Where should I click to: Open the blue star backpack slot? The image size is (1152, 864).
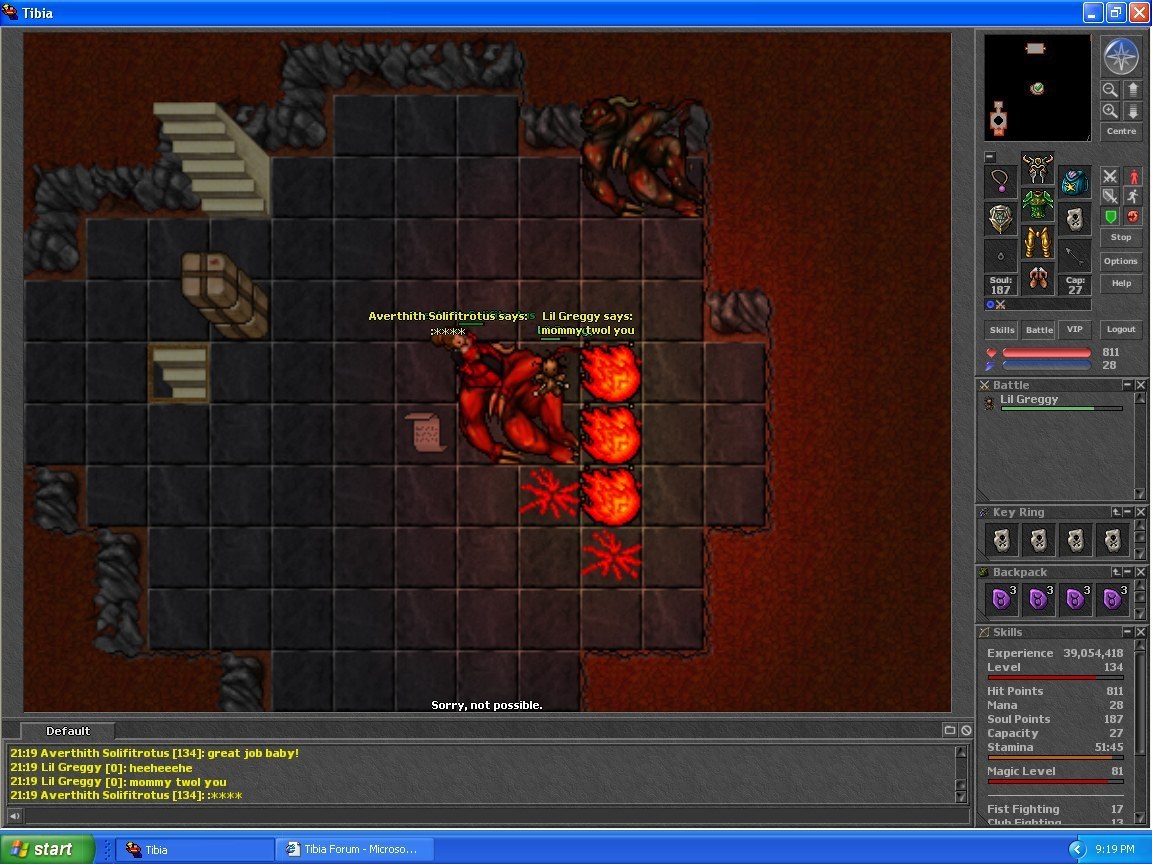(1074, 182)
